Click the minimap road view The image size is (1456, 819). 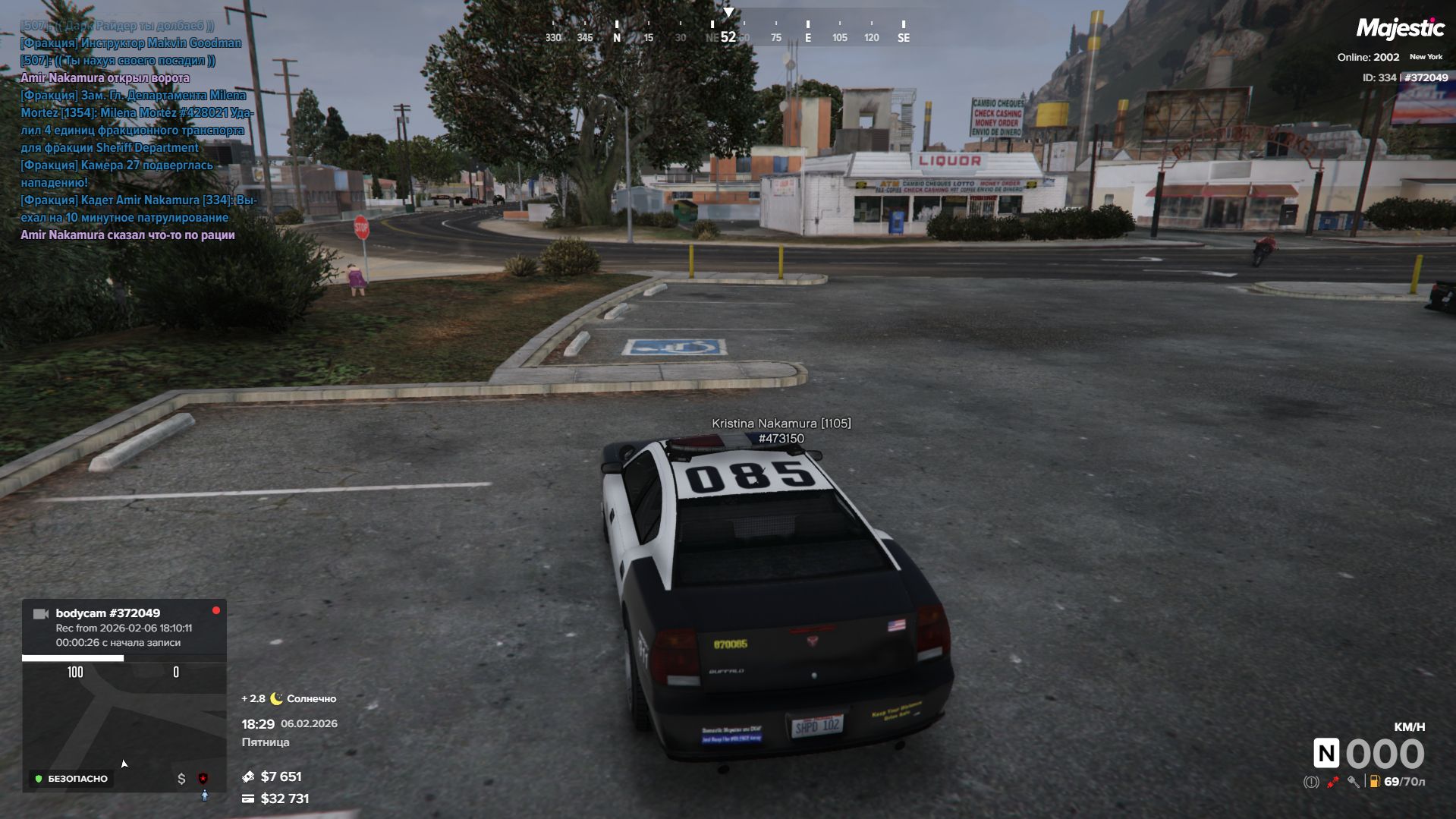[124, 721]
